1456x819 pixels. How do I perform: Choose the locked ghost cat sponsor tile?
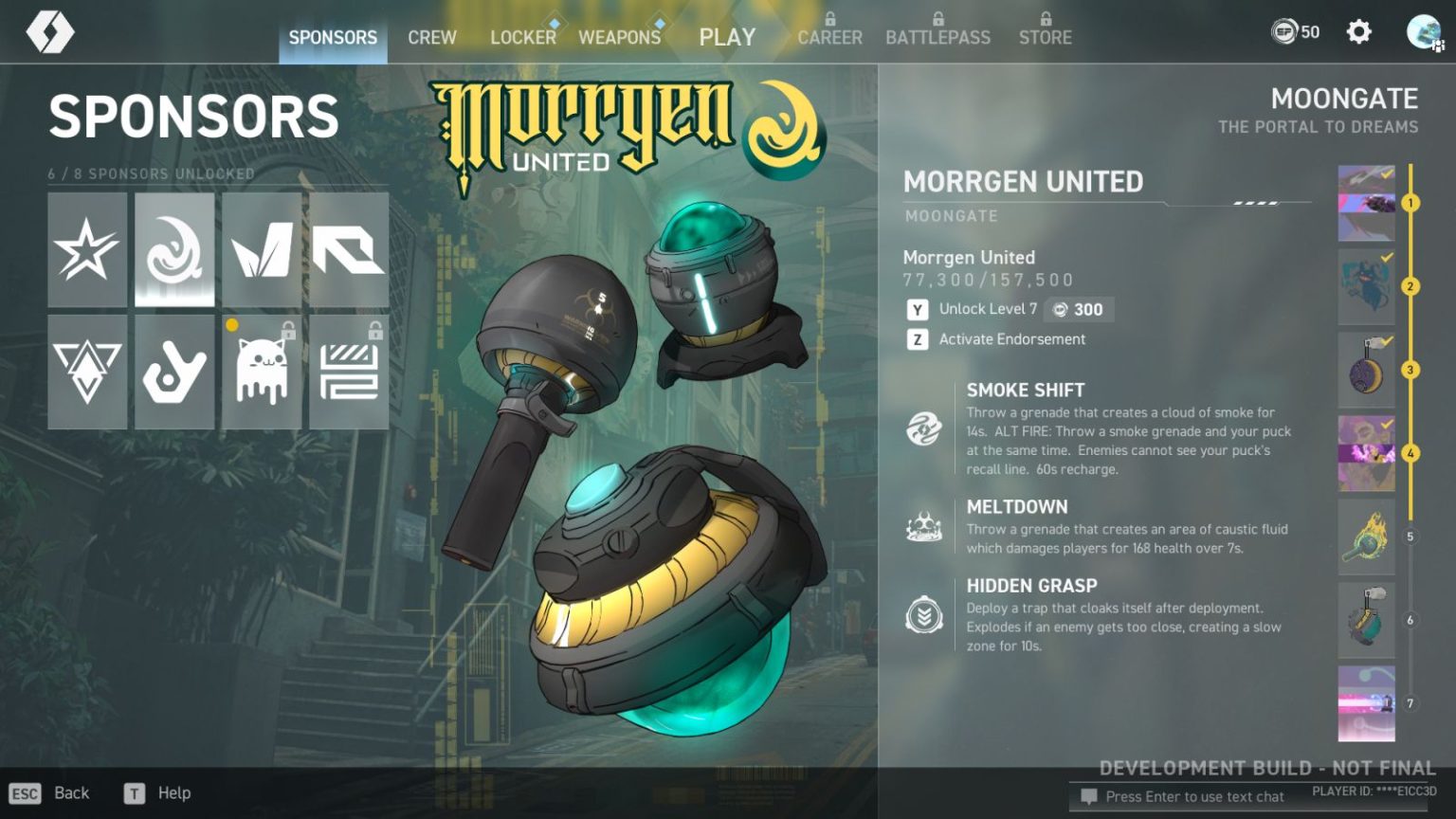point(262,373)
